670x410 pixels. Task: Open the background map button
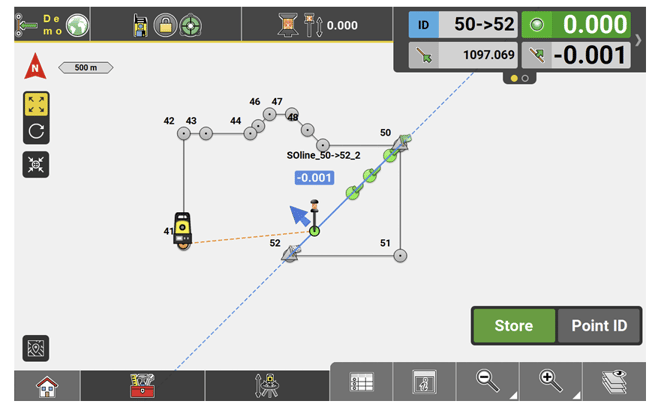click(37, 347)
